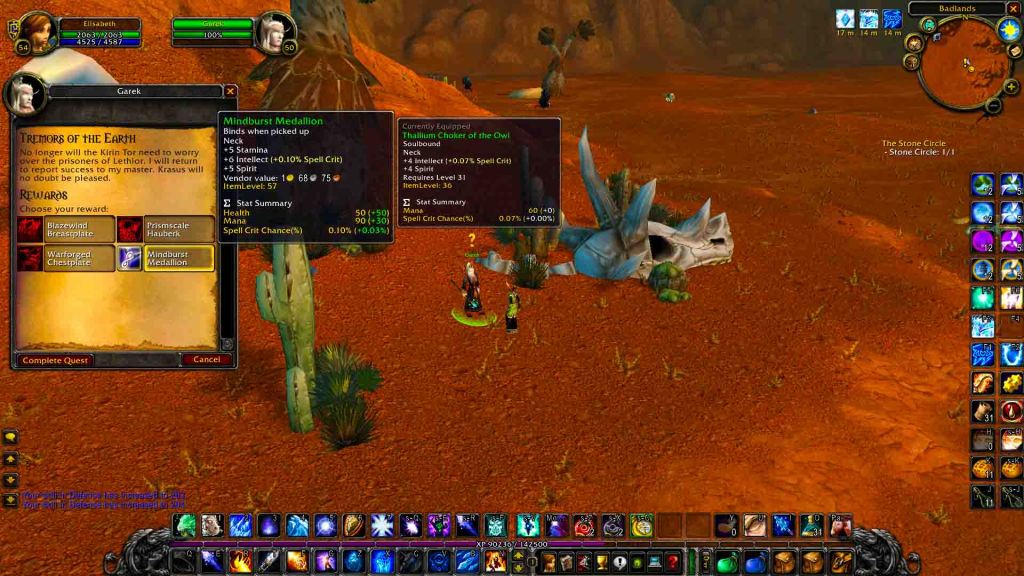Choose the Mindburst Medallion reward
The width and height of the screenshot is (1024, 576).
pos(166,258)
